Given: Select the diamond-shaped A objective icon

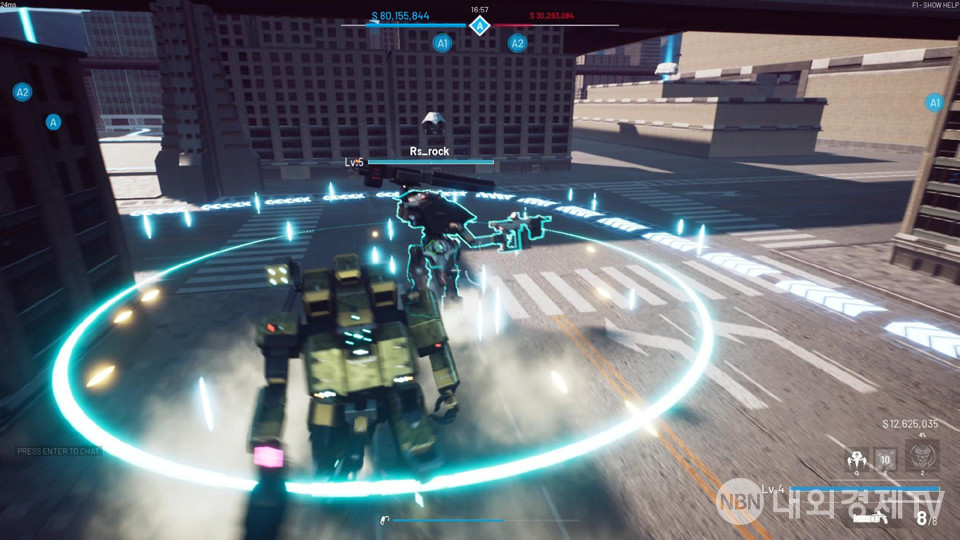Looking at the screenshot, I should [480, 25].
